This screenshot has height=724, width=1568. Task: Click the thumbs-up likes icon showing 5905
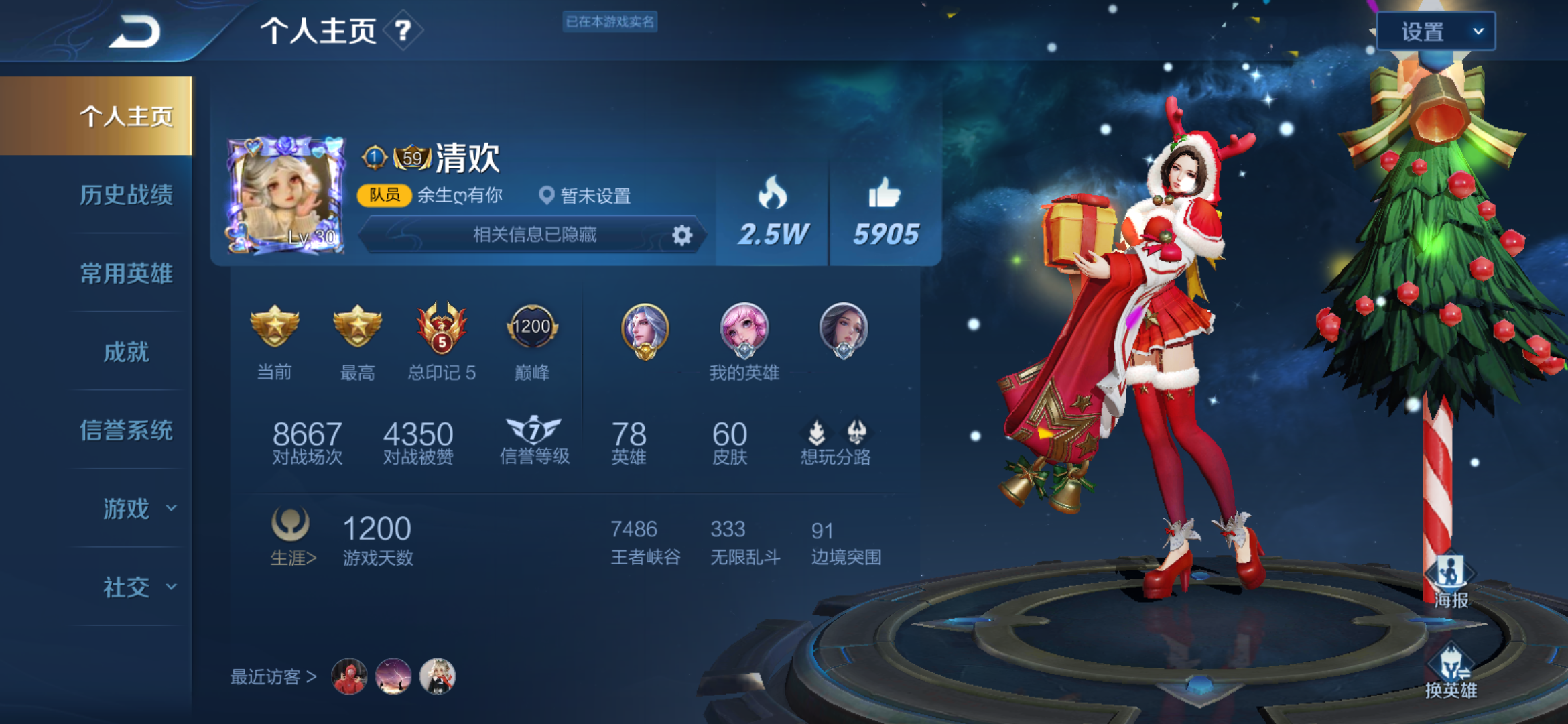point(885,196)
